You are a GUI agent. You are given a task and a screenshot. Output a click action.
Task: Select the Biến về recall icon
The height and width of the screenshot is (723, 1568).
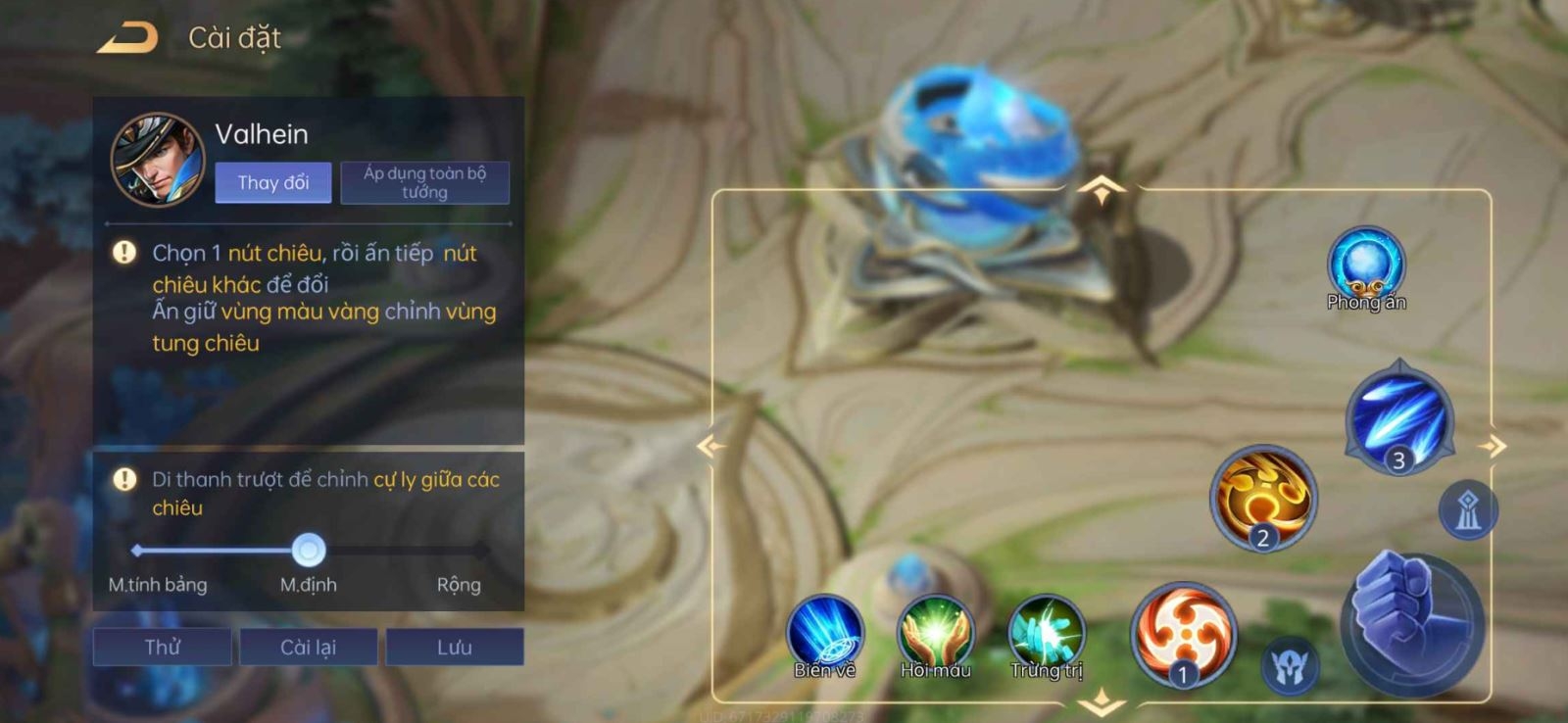point(825,634)
